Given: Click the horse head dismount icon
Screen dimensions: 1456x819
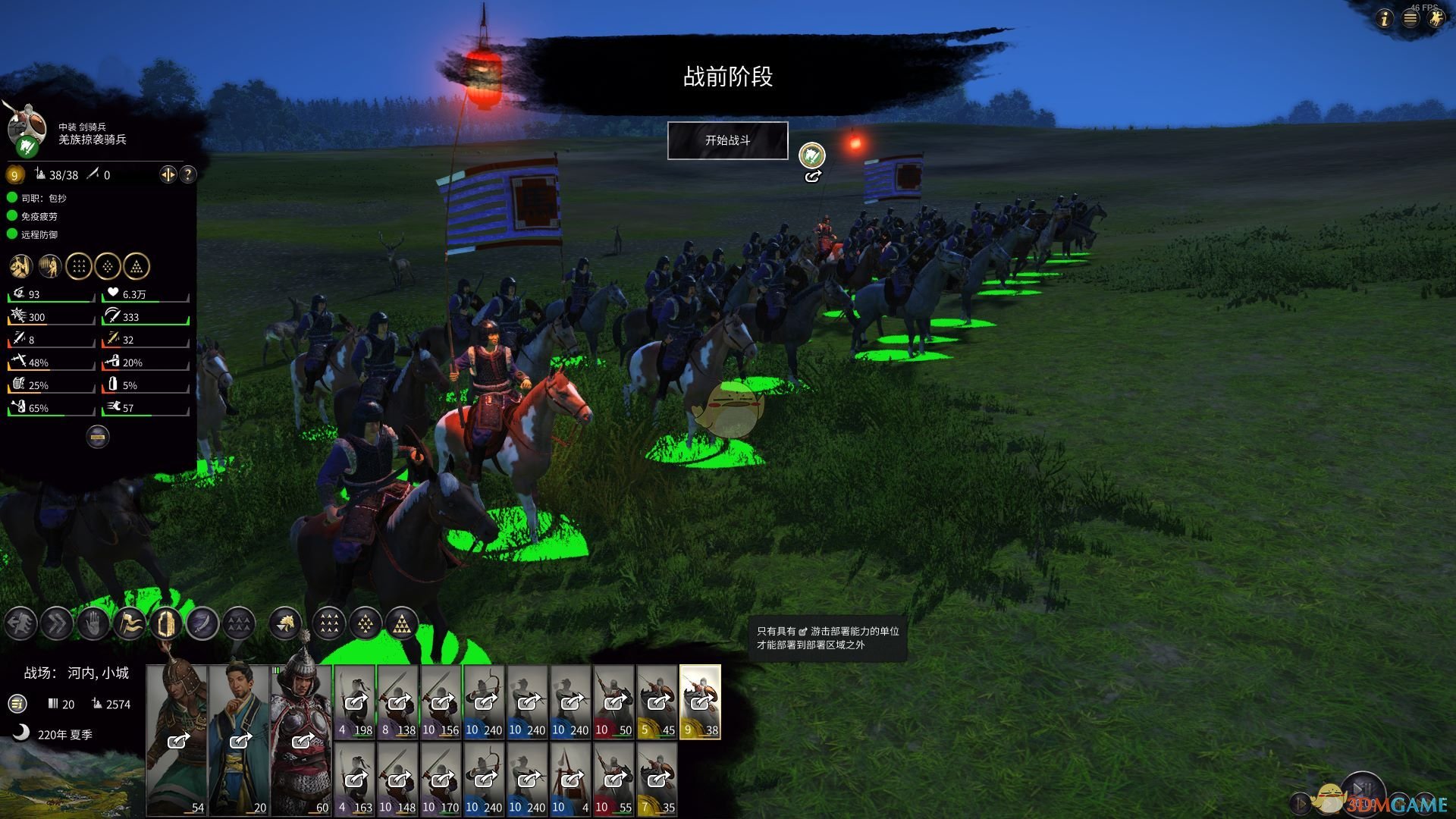Looking at the screenshot, I should 286,624.
